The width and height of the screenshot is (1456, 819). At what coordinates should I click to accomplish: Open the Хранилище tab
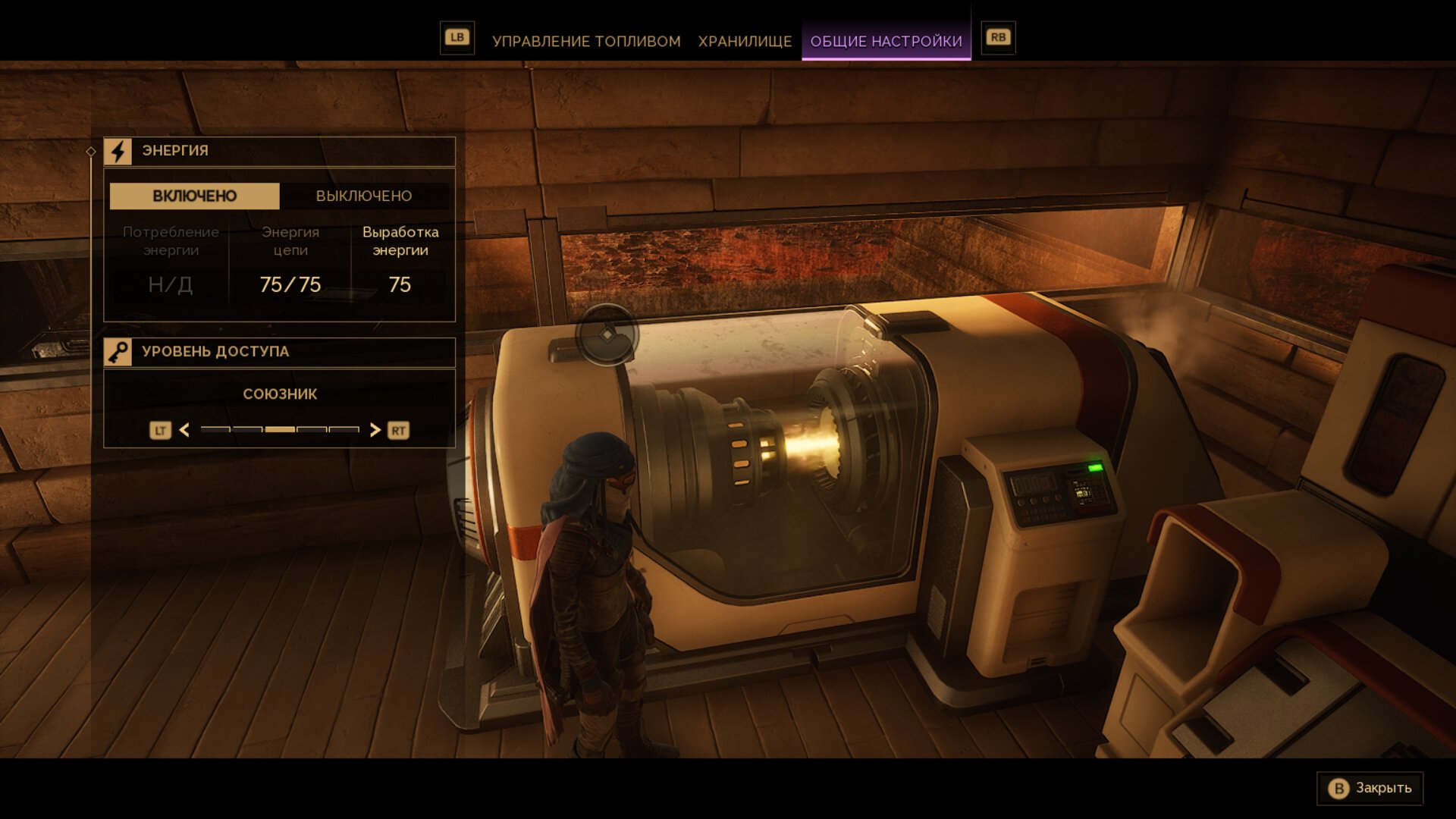[x=745, y=42]
